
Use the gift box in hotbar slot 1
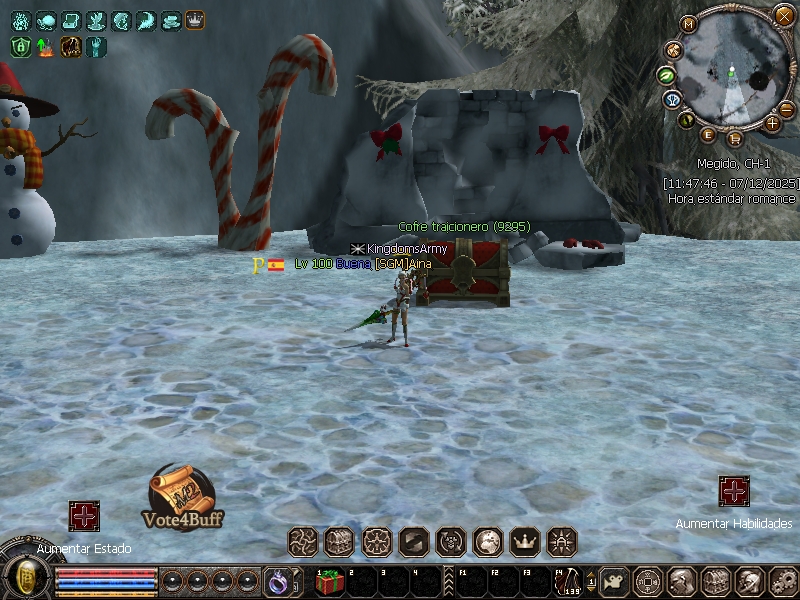pyautogui.click(x=329, y=582)
